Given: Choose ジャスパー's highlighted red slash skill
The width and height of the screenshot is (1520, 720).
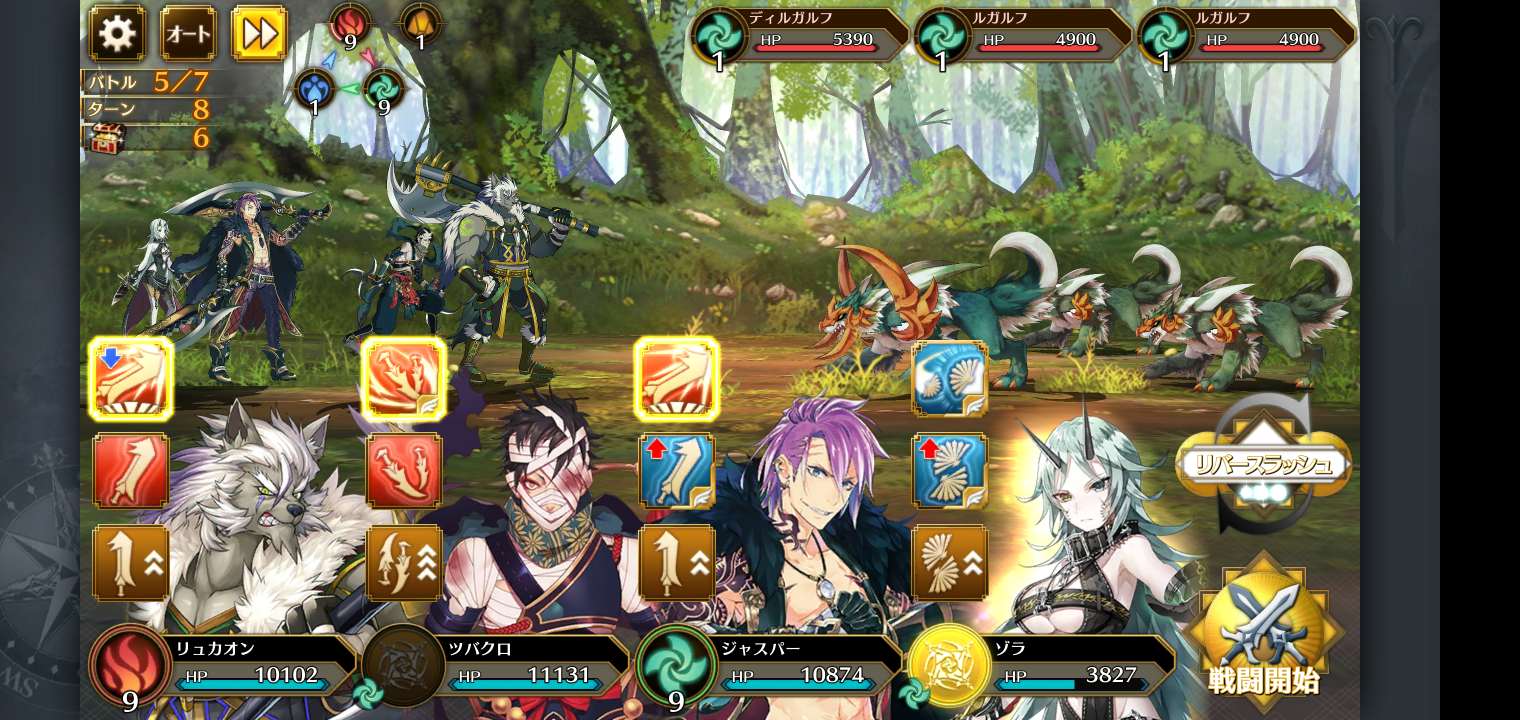Looking at the screenshot, I should tap(677, 379).
